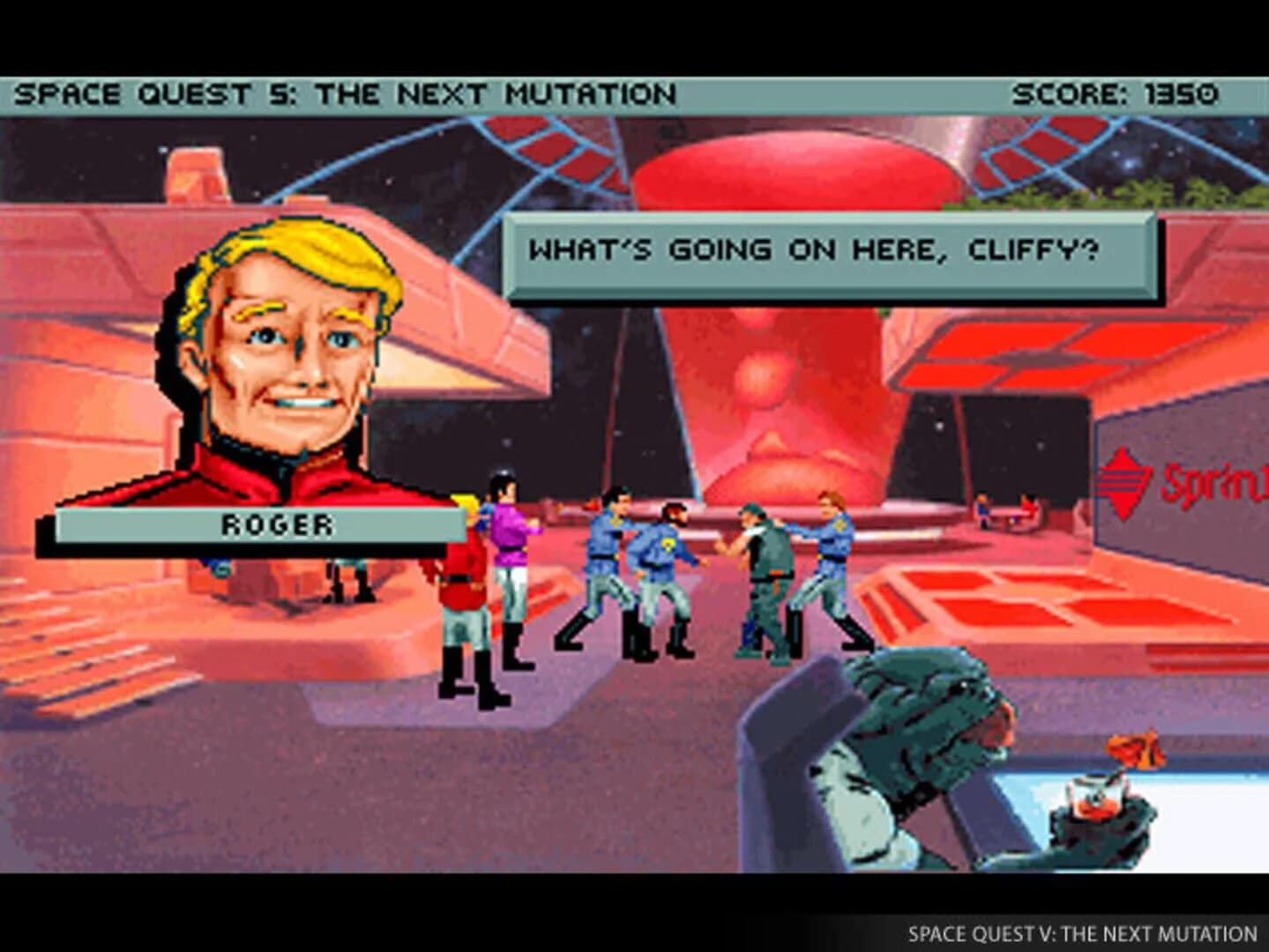
Task: Select the cocktail glass with garnish
Action: tap(1098, 793)
